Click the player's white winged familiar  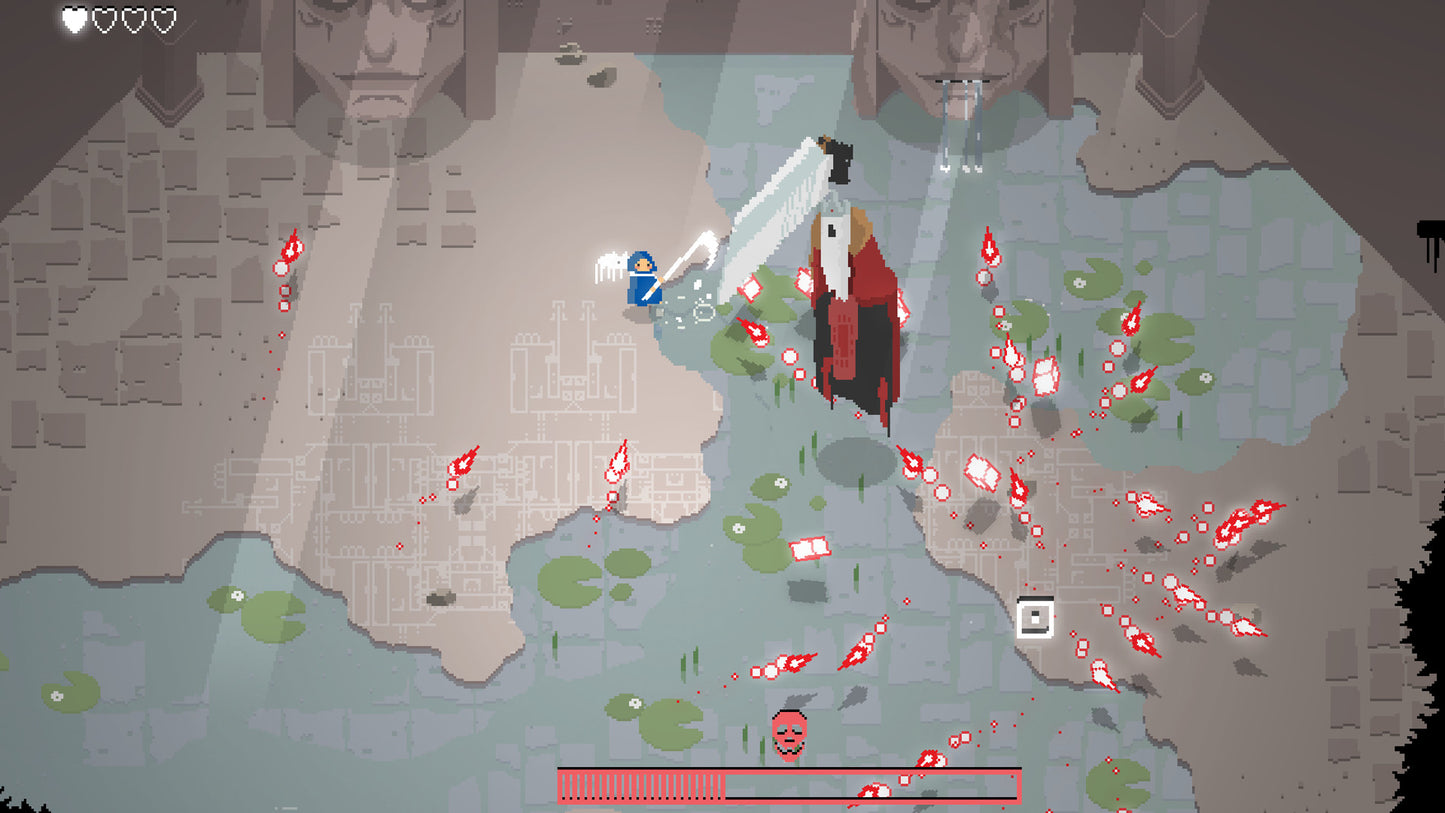[611, 265]
